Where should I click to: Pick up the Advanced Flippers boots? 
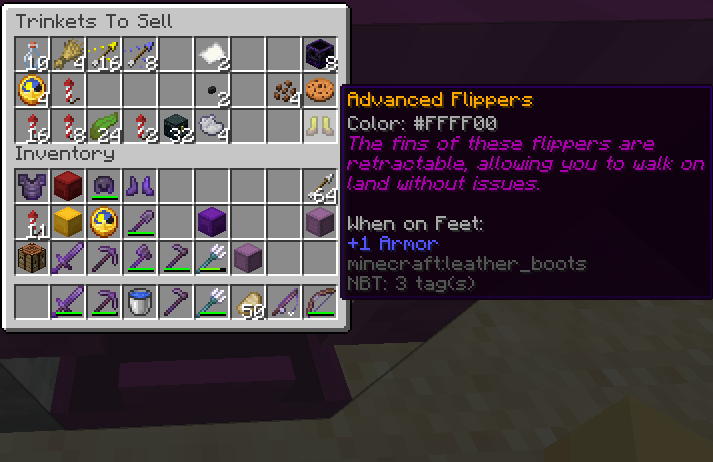tap(320, 127)
